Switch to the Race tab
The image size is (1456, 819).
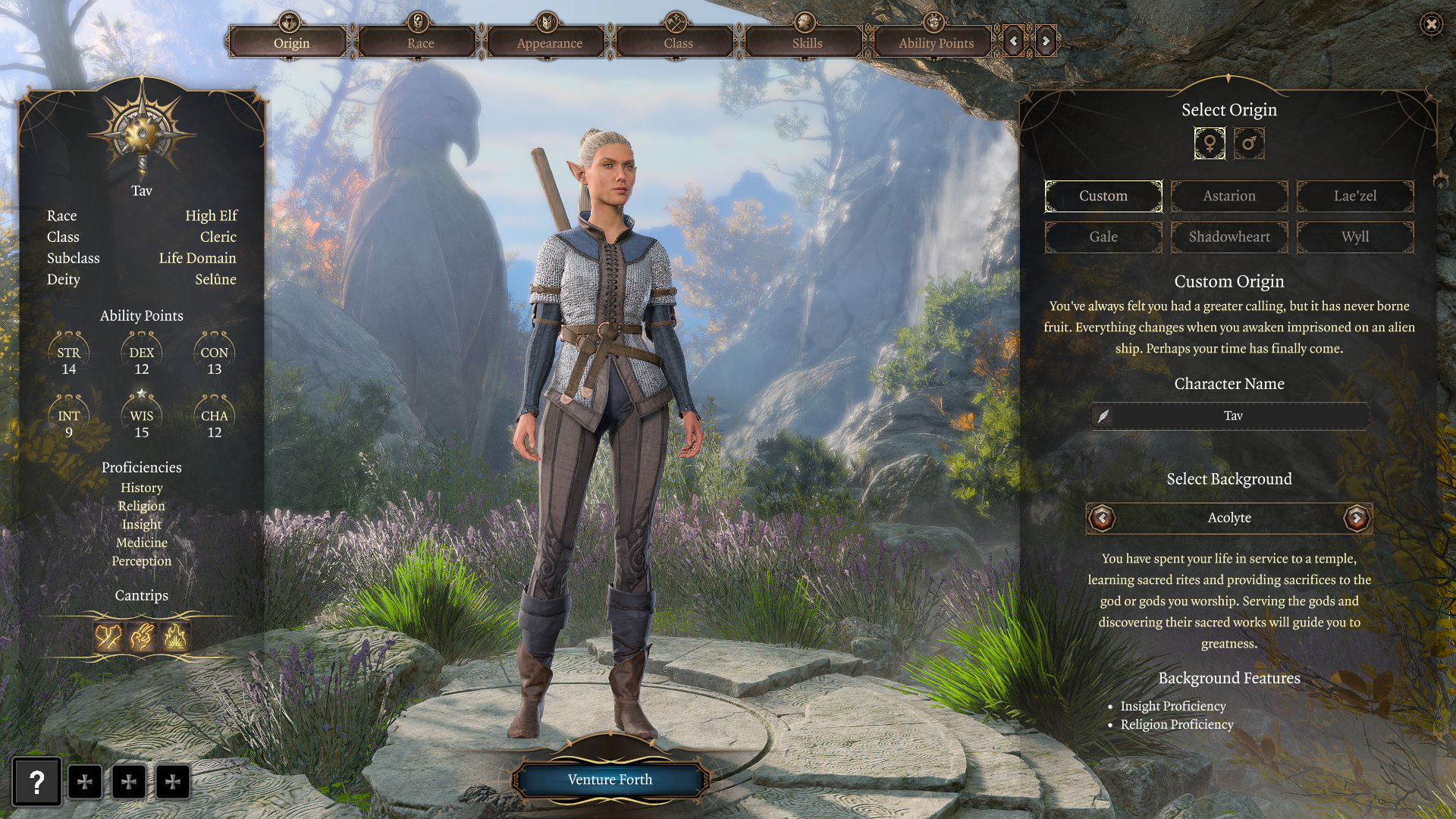(x=420, y=43)
